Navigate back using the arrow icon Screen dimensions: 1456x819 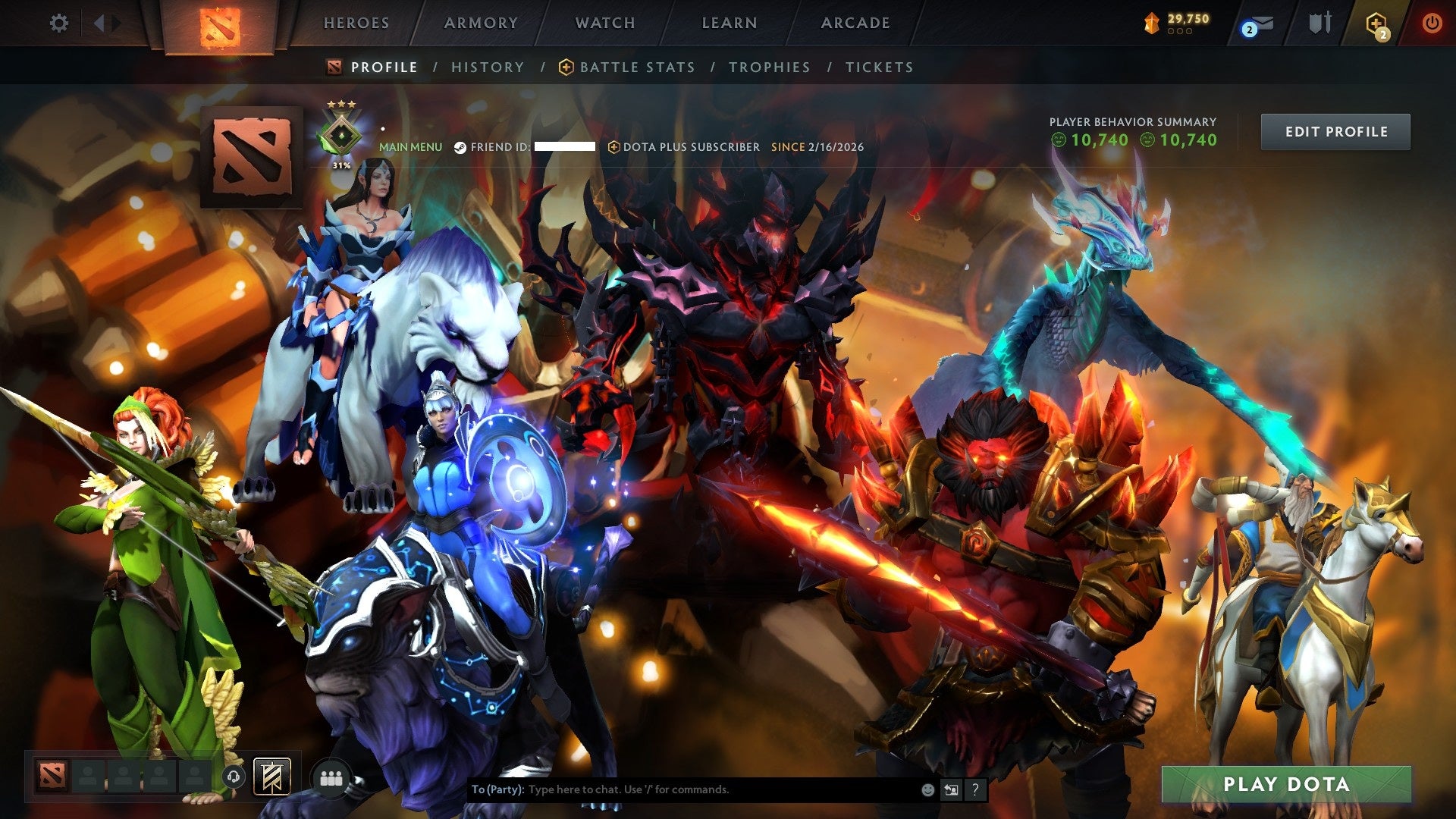coord(99,23)
